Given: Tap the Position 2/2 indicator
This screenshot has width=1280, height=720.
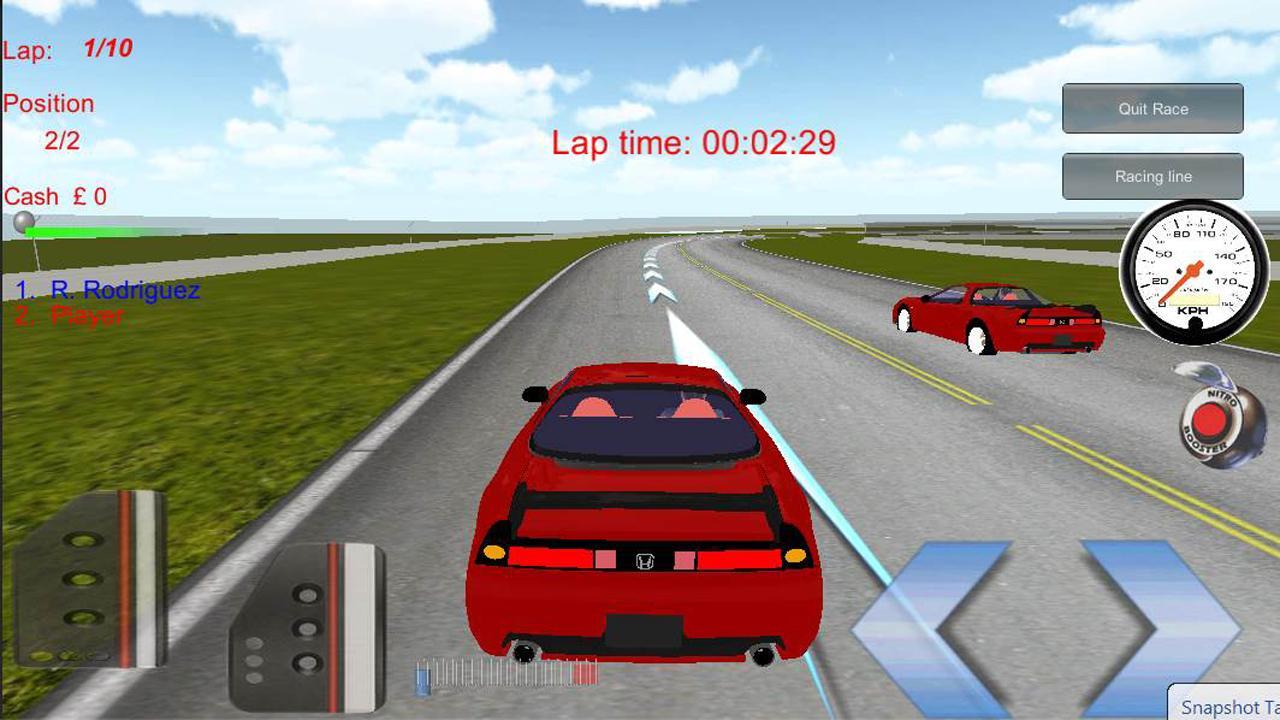Looking at the screenshot, I should click(x=55, y=120).
